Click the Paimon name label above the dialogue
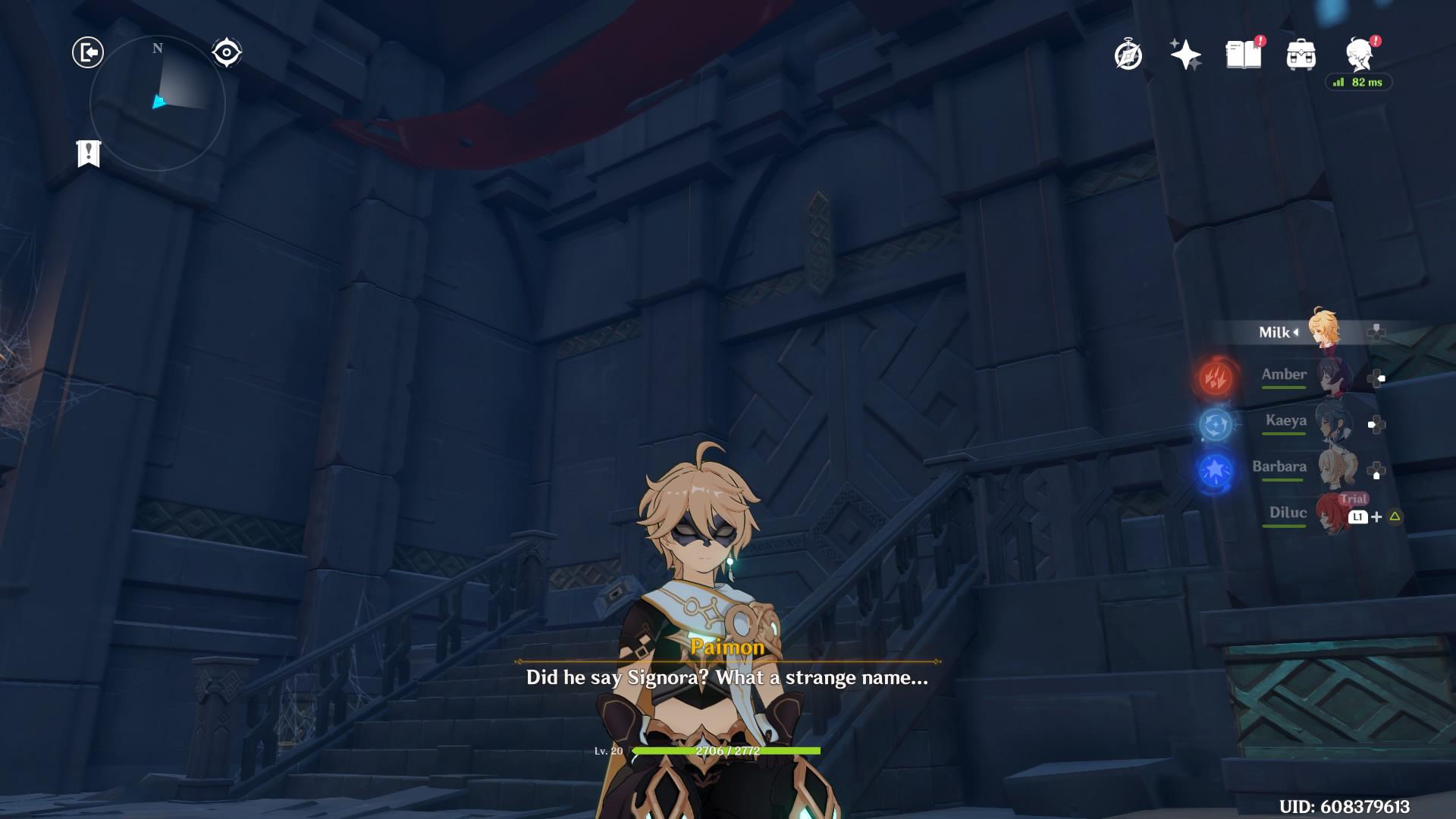1456x819 pixels. (x=728, y=647)
